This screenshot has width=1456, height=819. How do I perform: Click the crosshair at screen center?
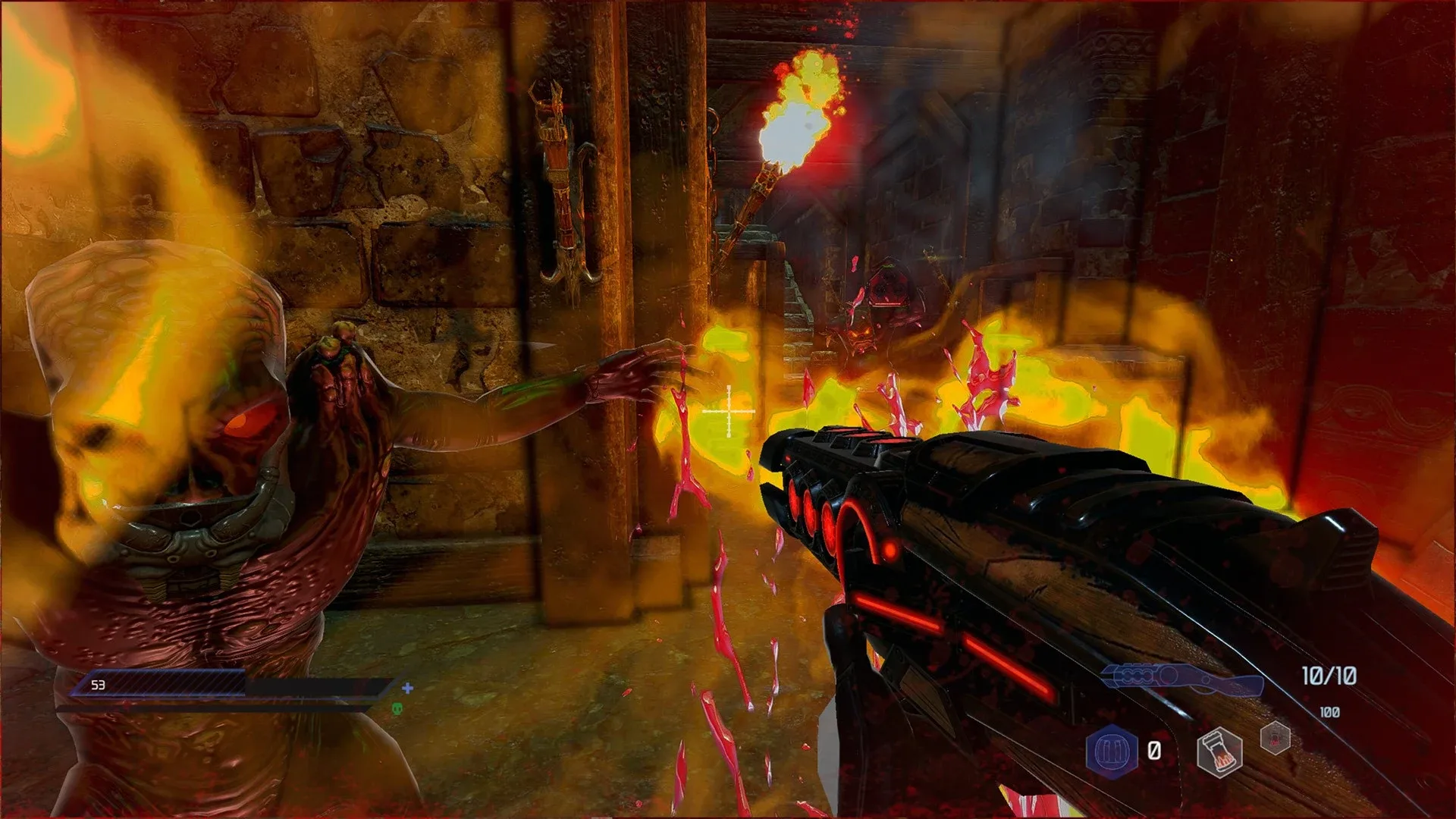(x=730, y=409)
